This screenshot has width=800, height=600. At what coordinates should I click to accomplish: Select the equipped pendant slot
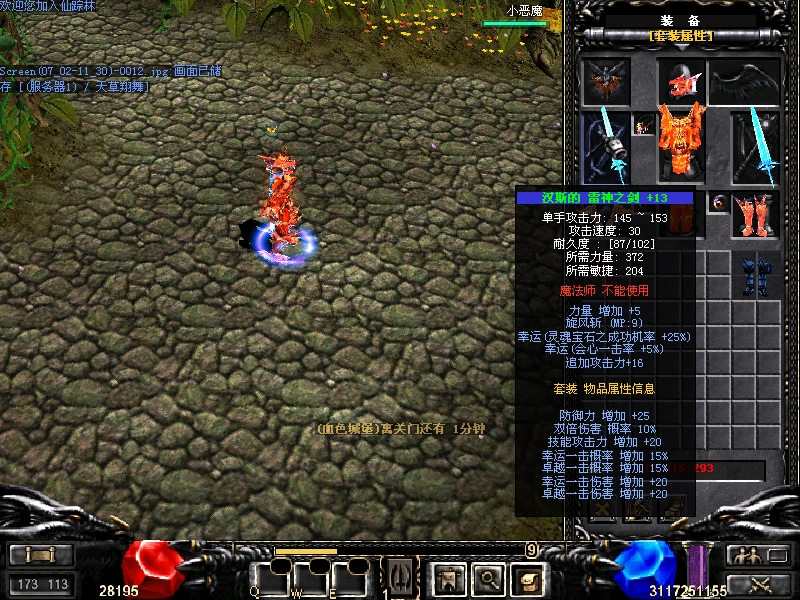click(x=644, y=124)
